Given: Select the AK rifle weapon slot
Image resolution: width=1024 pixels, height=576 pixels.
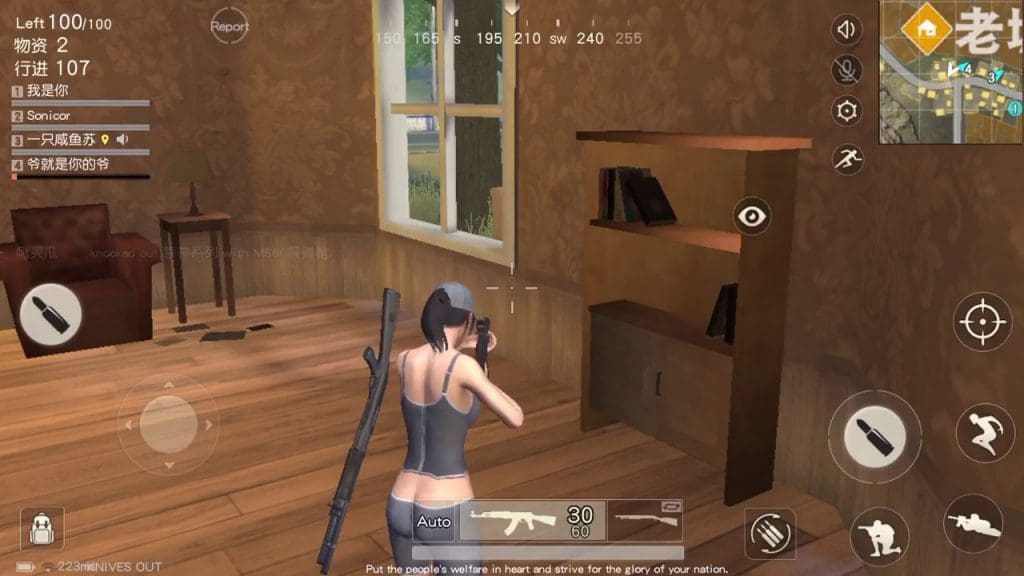Looking at the screenshot, I should click(531, 521).
